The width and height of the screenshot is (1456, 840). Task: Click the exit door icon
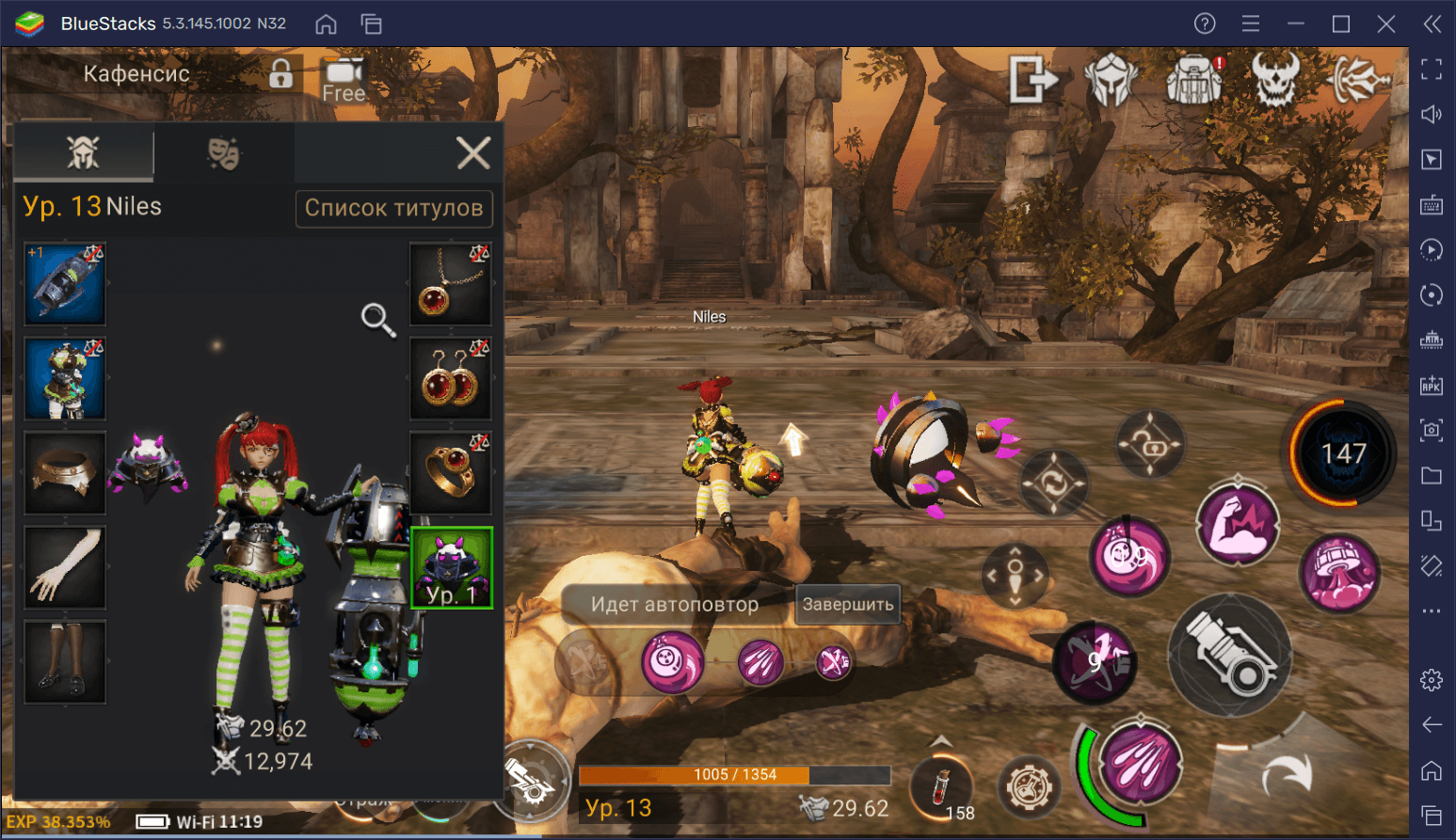pyautogui.click(x=1032, y=79)
